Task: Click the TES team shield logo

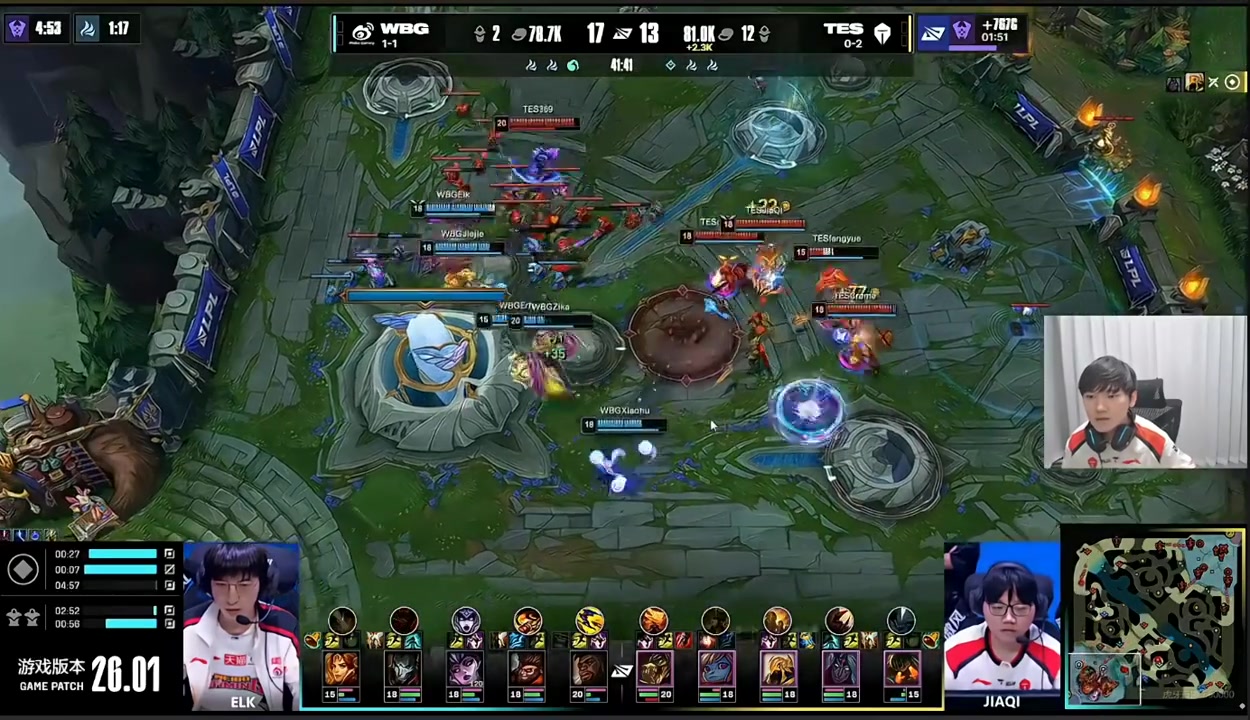Action: [882, 33]
